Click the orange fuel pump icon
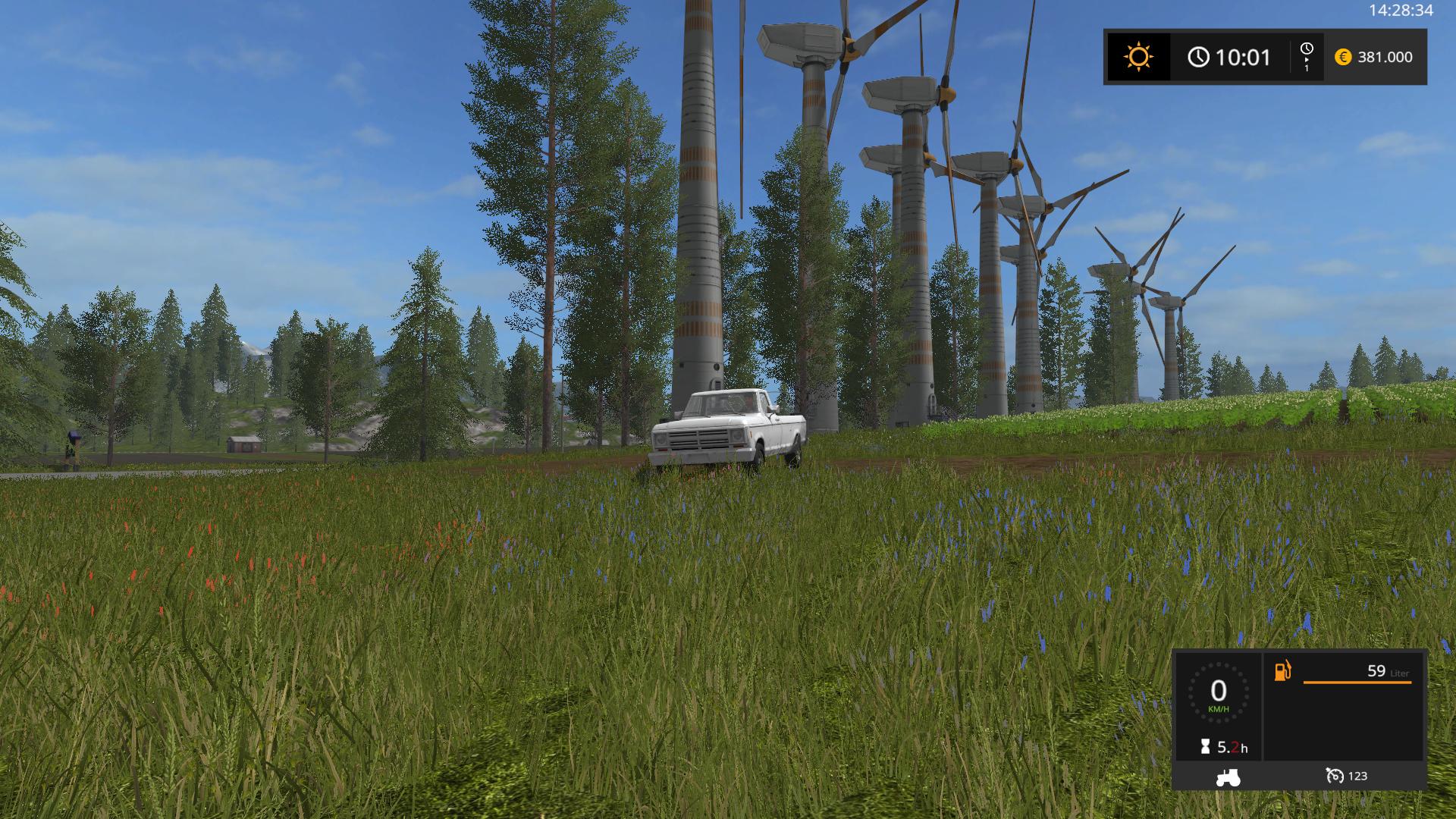This screenshot has width=1456, height=819. (x=1282, y=671)
